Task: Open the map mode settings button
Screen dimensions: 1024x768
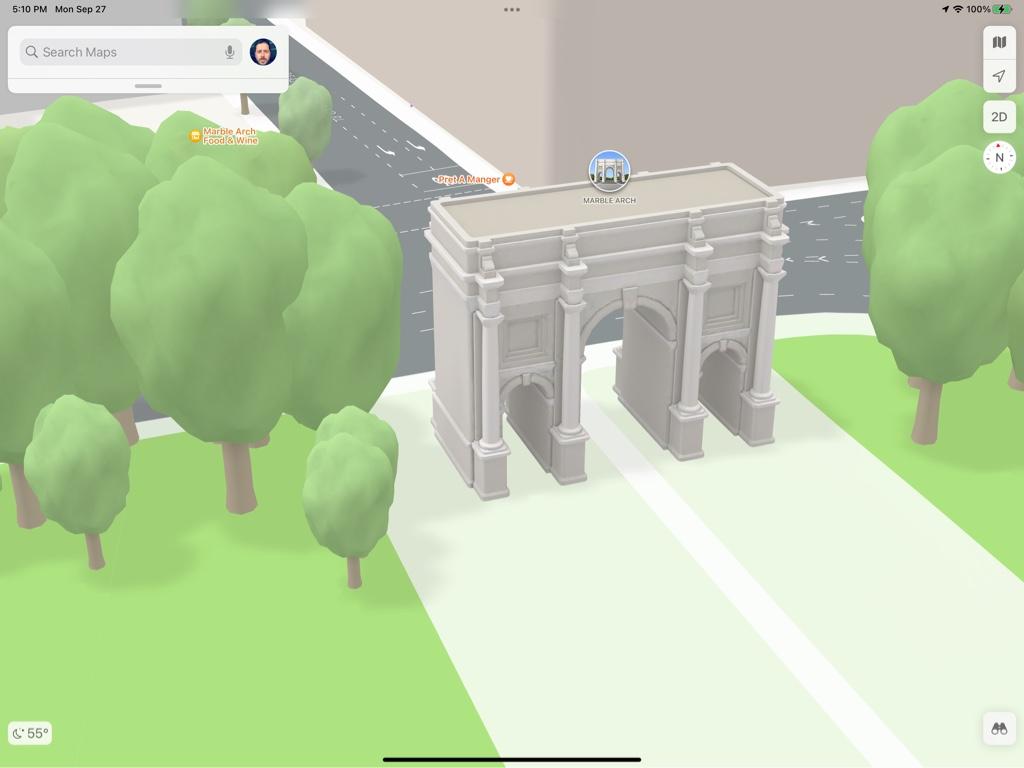Action: point(999,42)
